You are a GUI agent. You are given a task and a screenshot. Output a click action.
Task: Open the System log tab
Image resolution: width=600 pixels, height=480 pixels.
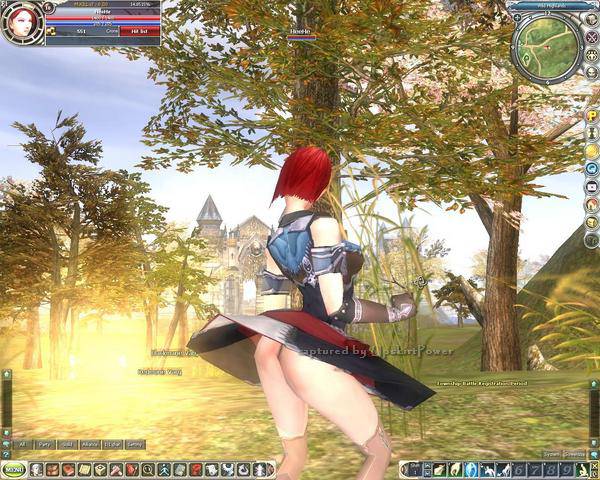click(548, 453)
